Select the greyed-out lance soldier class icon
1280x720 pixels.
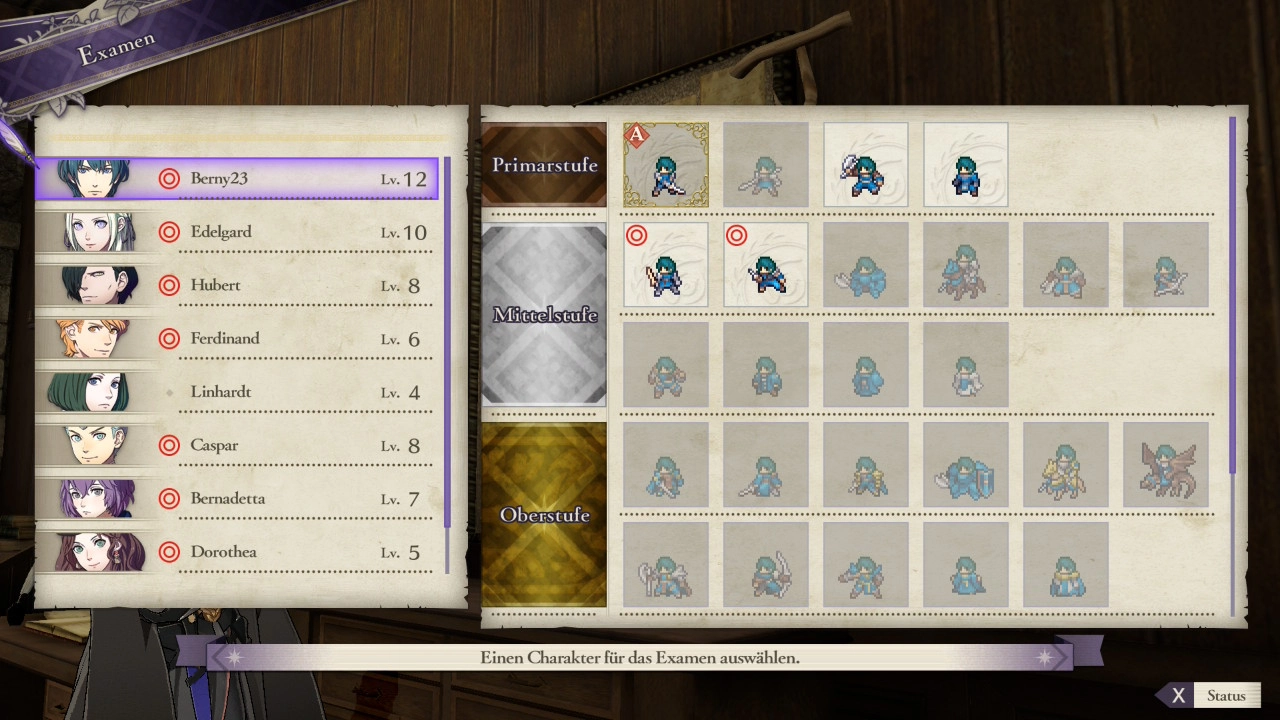tap(766, 165)
